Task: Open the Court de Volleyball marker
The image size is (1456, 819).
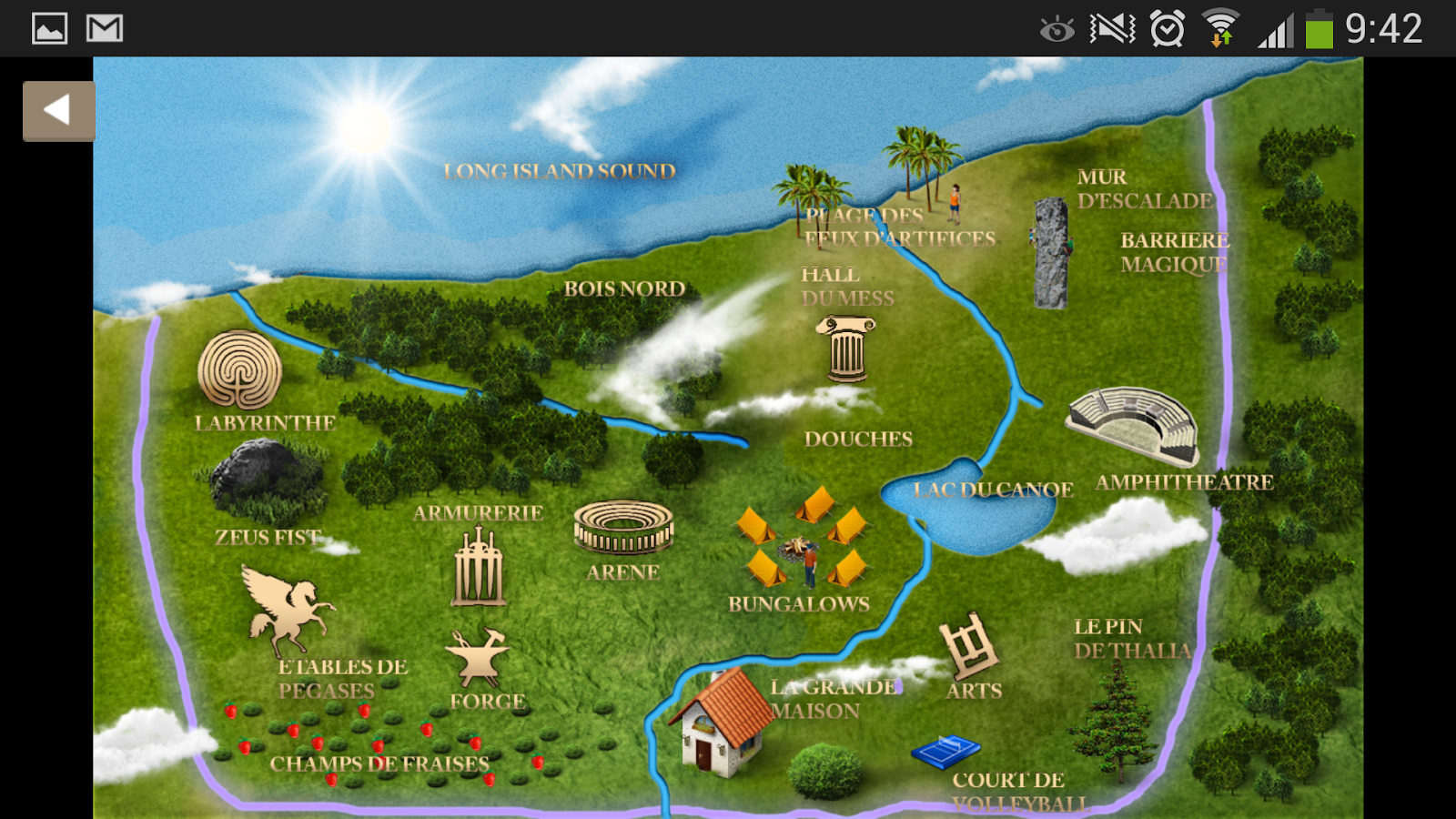Action: coord(946,752)
